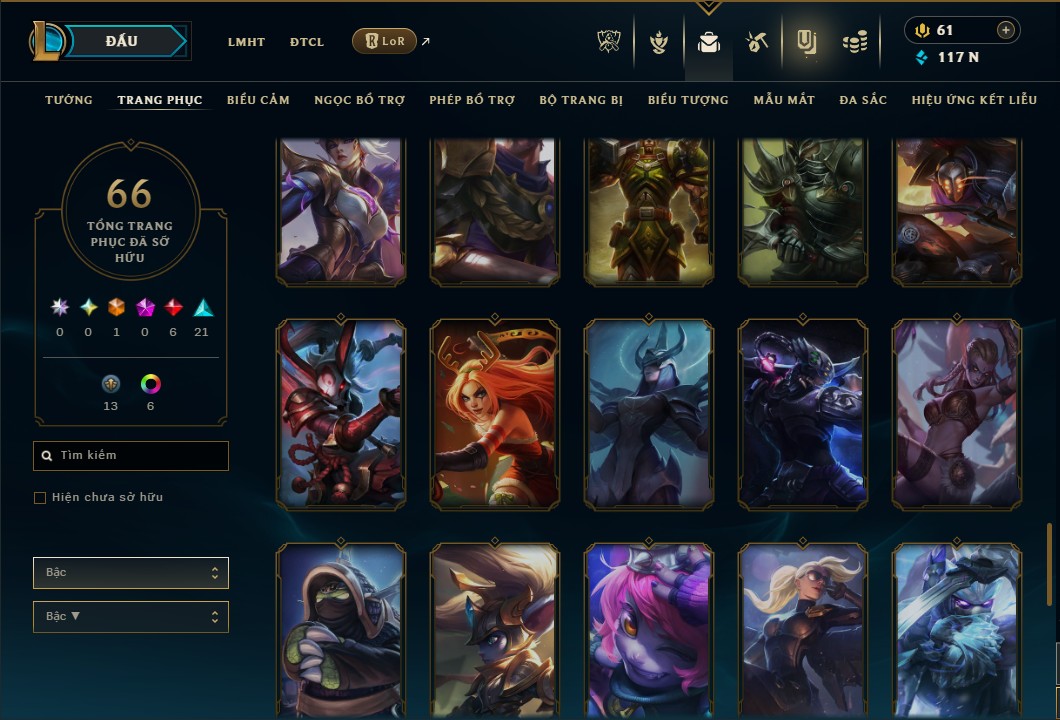
Task: Choose the pink-haired yordle skin card
Action: tap(649, 630)
